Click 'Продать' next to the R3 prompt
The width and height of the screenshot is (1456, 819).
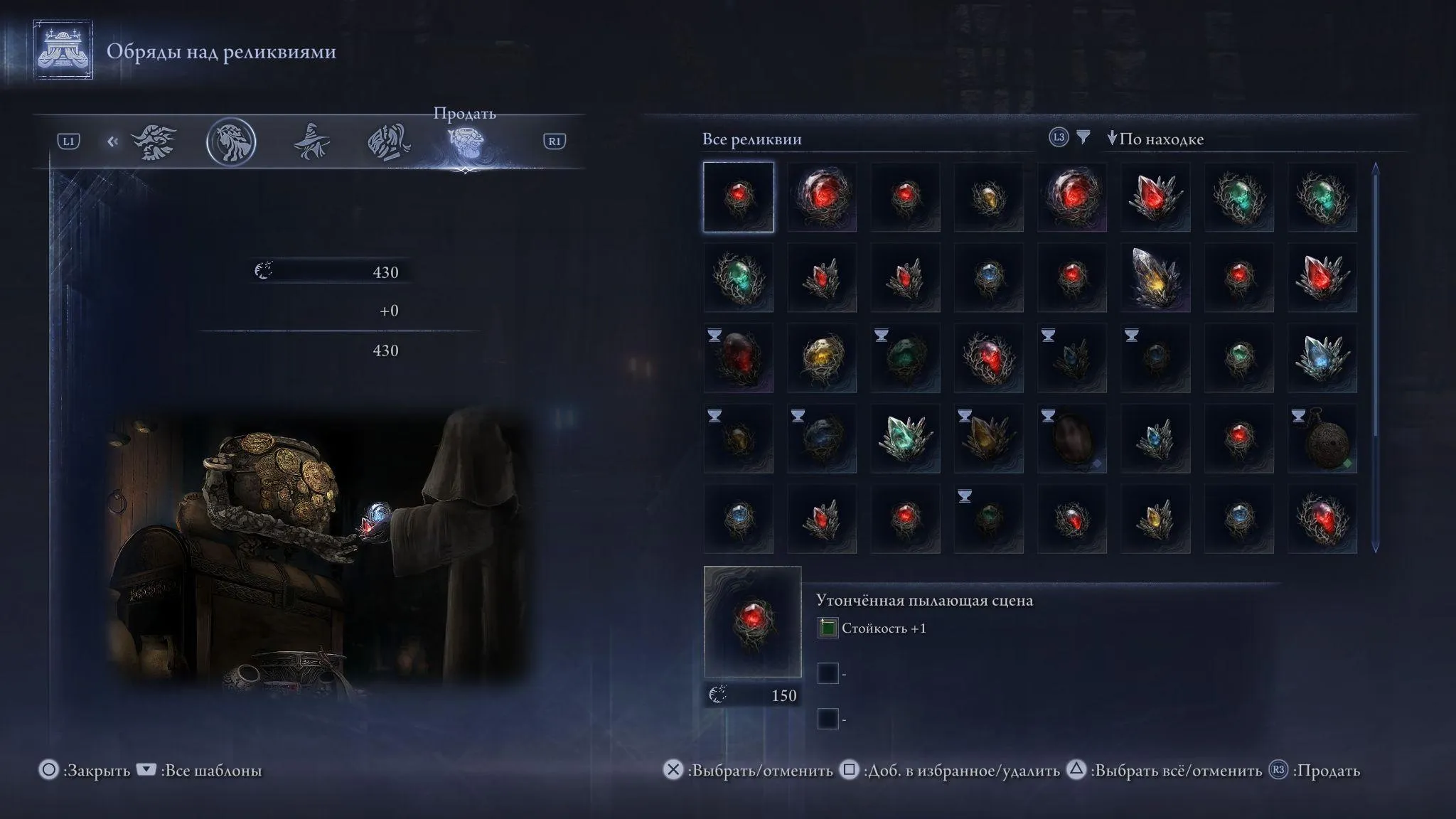1328,770
